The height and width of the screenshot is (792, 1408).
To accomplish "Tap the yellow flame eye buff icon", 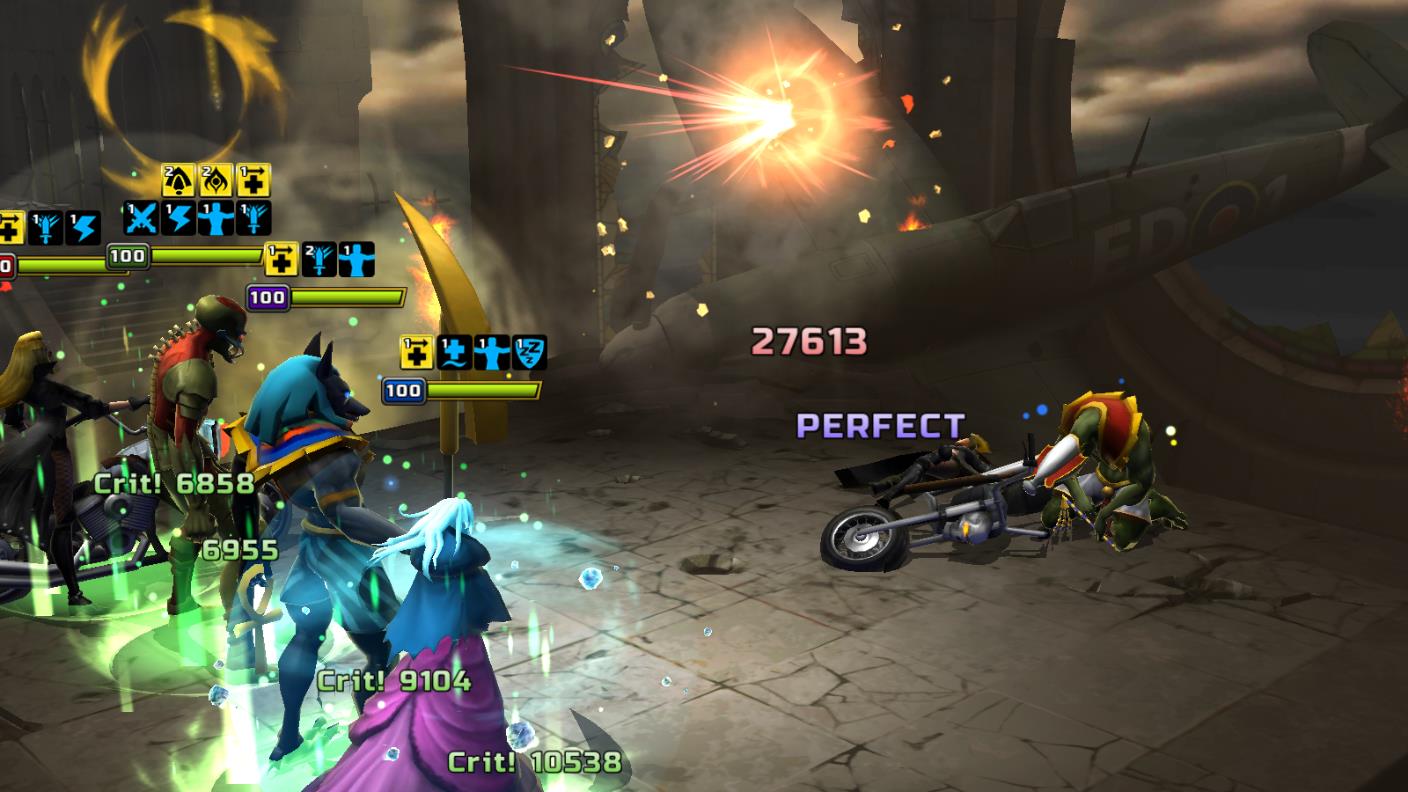I will pos(215,181).
